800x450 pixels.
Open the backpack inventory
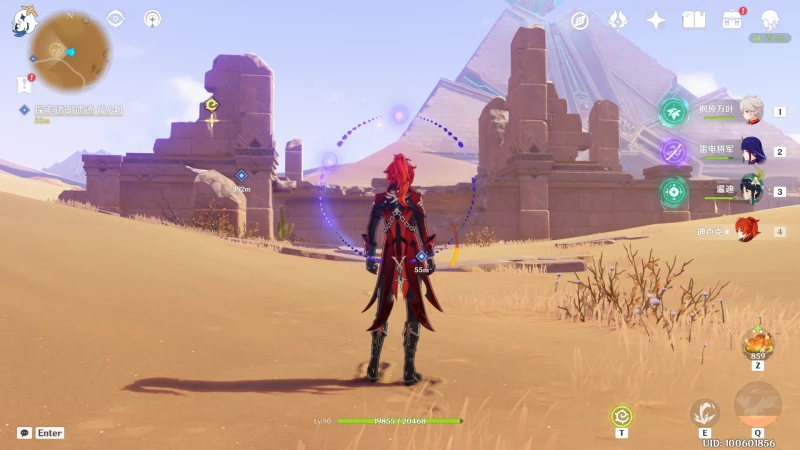pos(732,20)
